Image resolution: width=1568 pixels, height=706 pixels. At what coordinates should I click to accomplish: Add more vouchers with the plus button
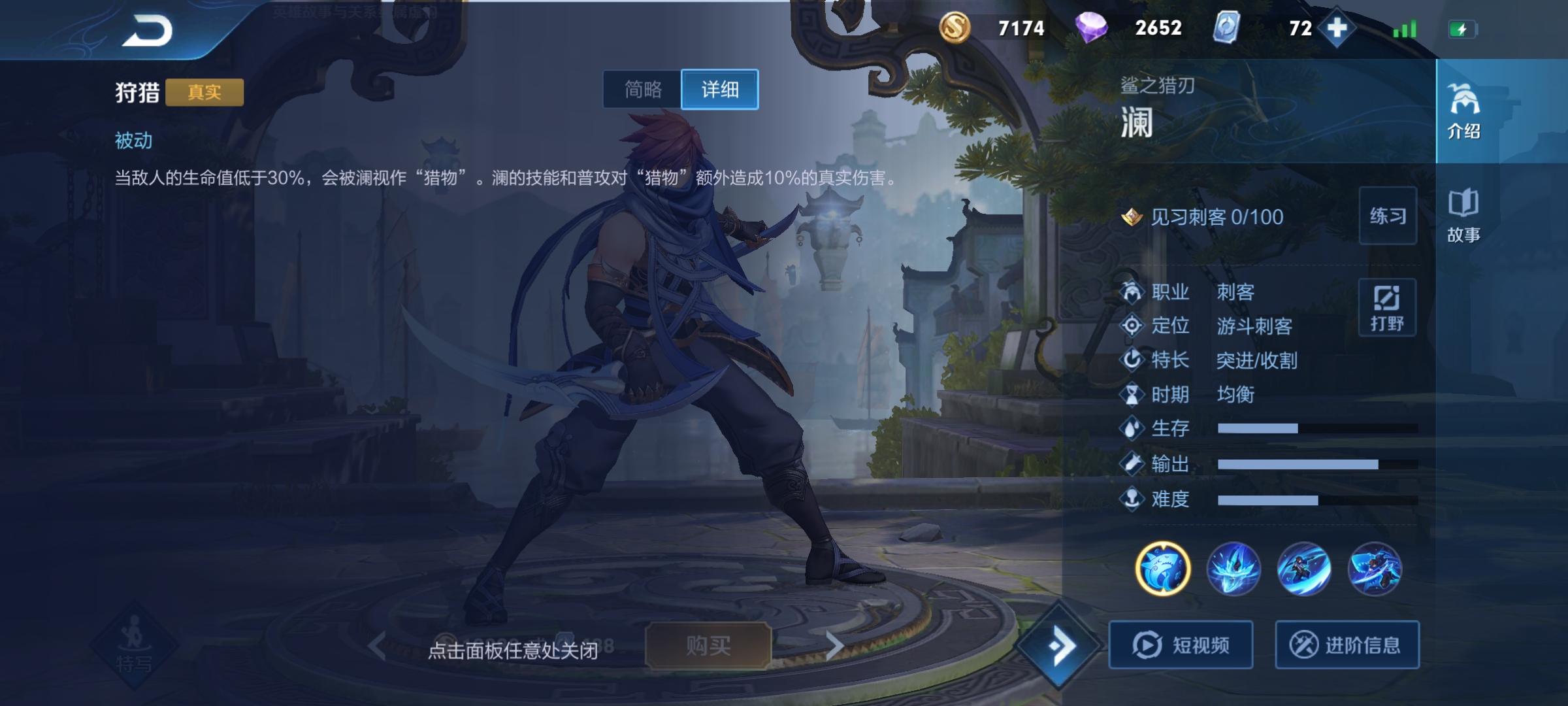1337,28
